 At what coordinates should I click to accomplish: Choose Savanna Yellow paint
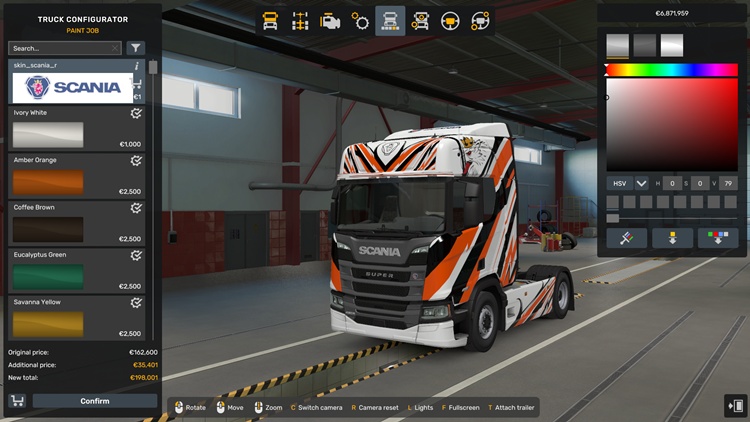coord(48,323)
